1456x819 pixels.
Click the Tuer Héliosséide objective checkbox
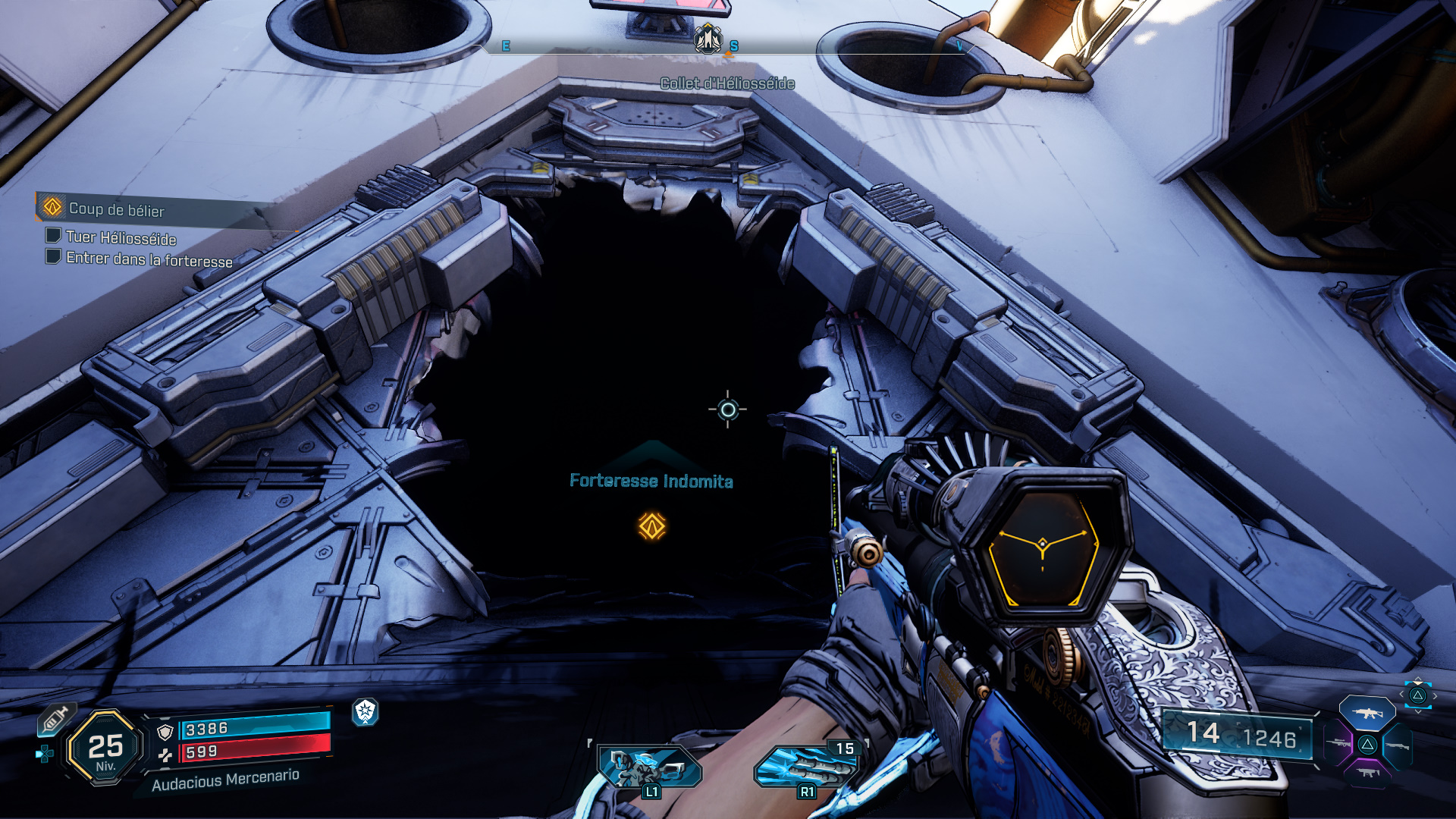pyautogui.click(x=53, y=236)
